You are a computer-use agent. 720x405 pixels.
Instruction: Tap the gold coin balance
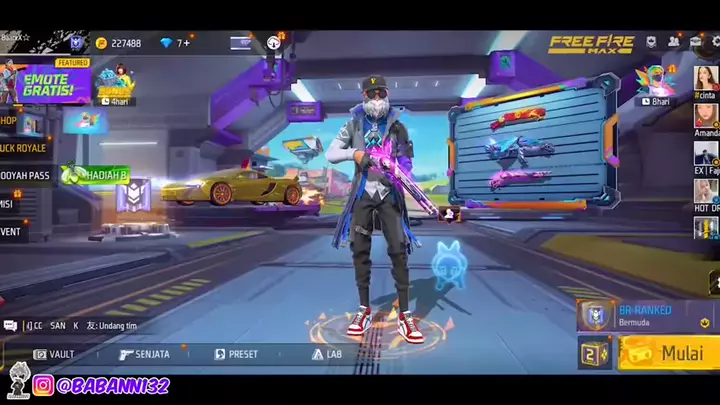click(118, 43)
